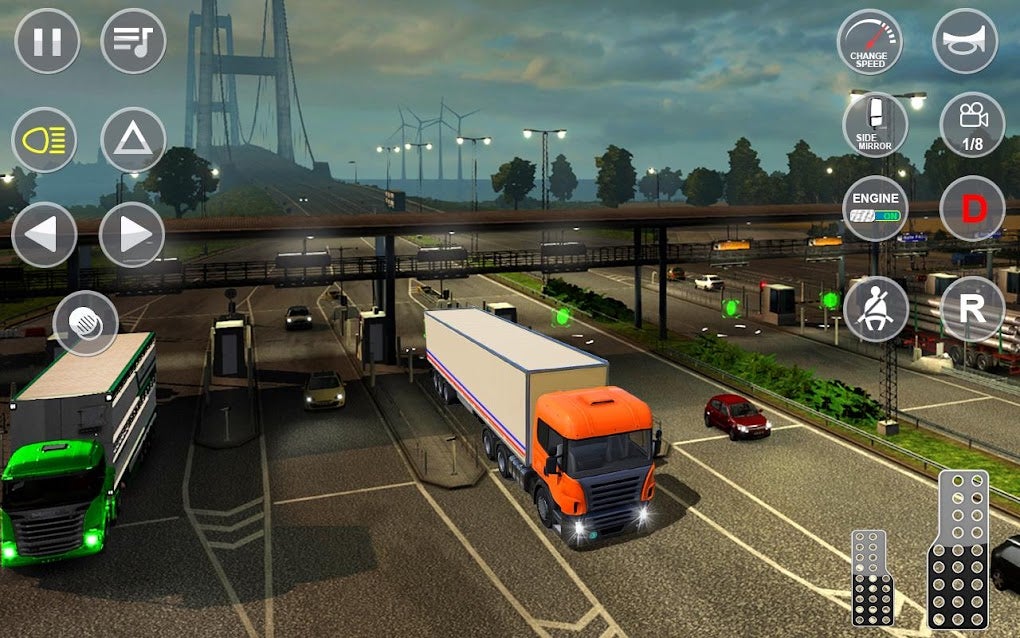Select Drive gear D
This screenshot has width=1020, height=638.
click(972, 209)
